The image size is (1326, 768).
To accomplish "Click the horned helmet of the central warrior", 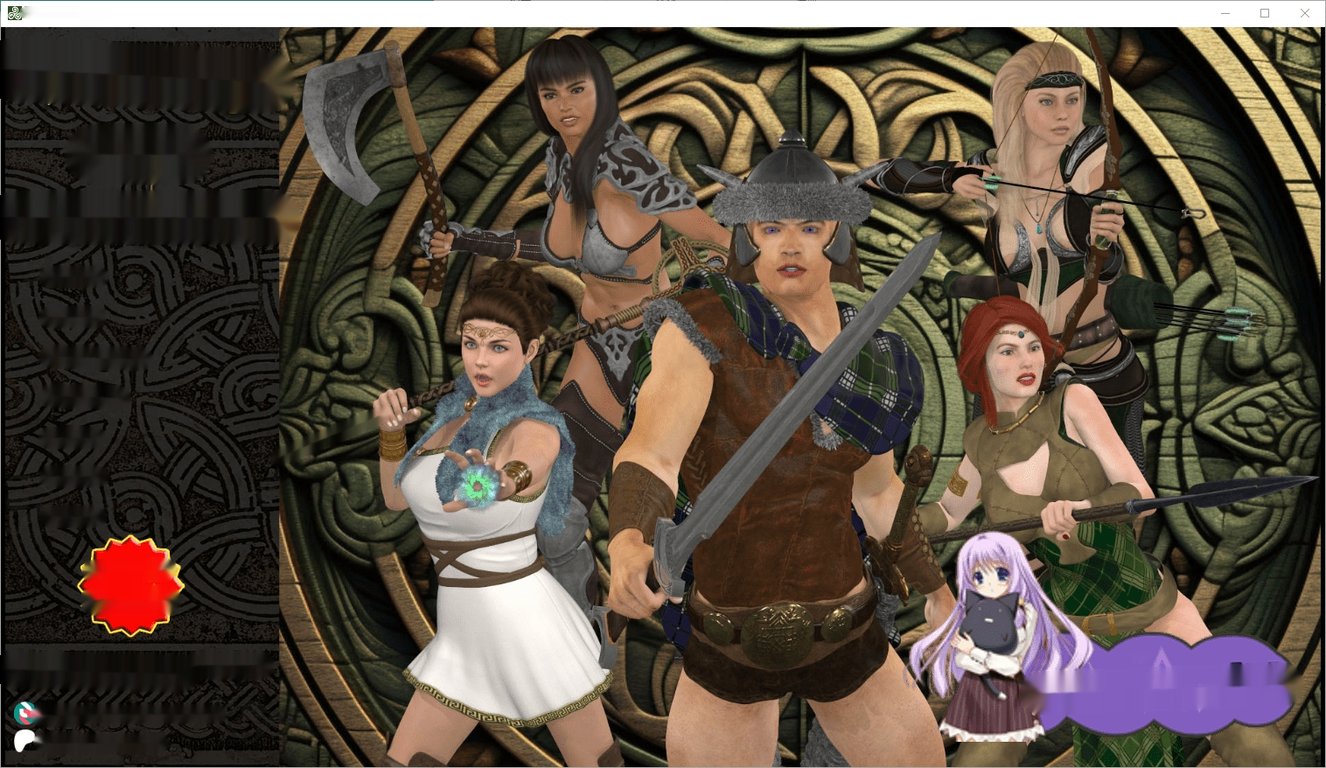I will 788,180.
